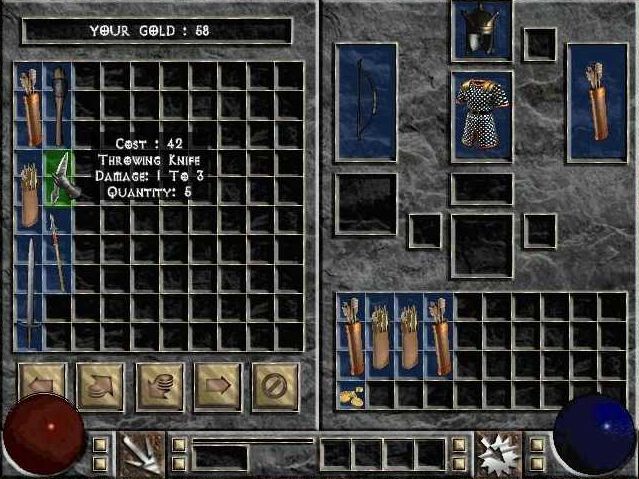The width and height of the screenshot is (639, 479).
Task: Click the curved arrow shop button
Action: click(x=100, y=386)
